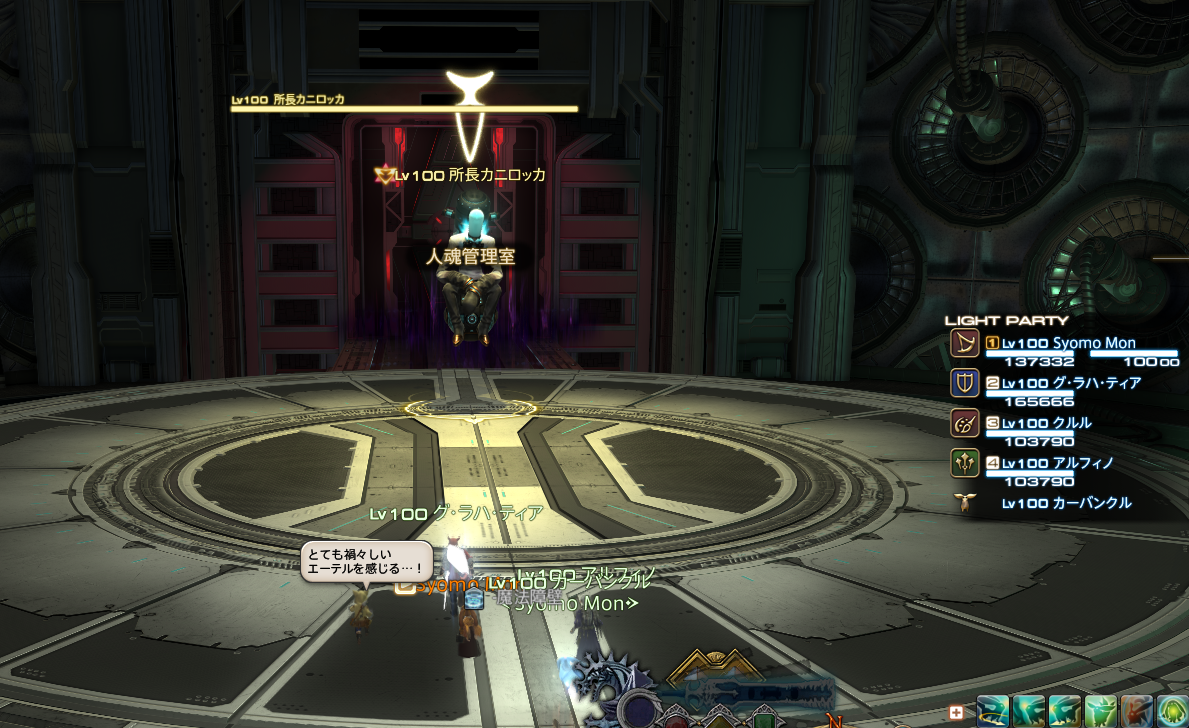Activate the red-orange carbuncle action
This screenshot has width=1189, height=728.
click(1135, 712)
